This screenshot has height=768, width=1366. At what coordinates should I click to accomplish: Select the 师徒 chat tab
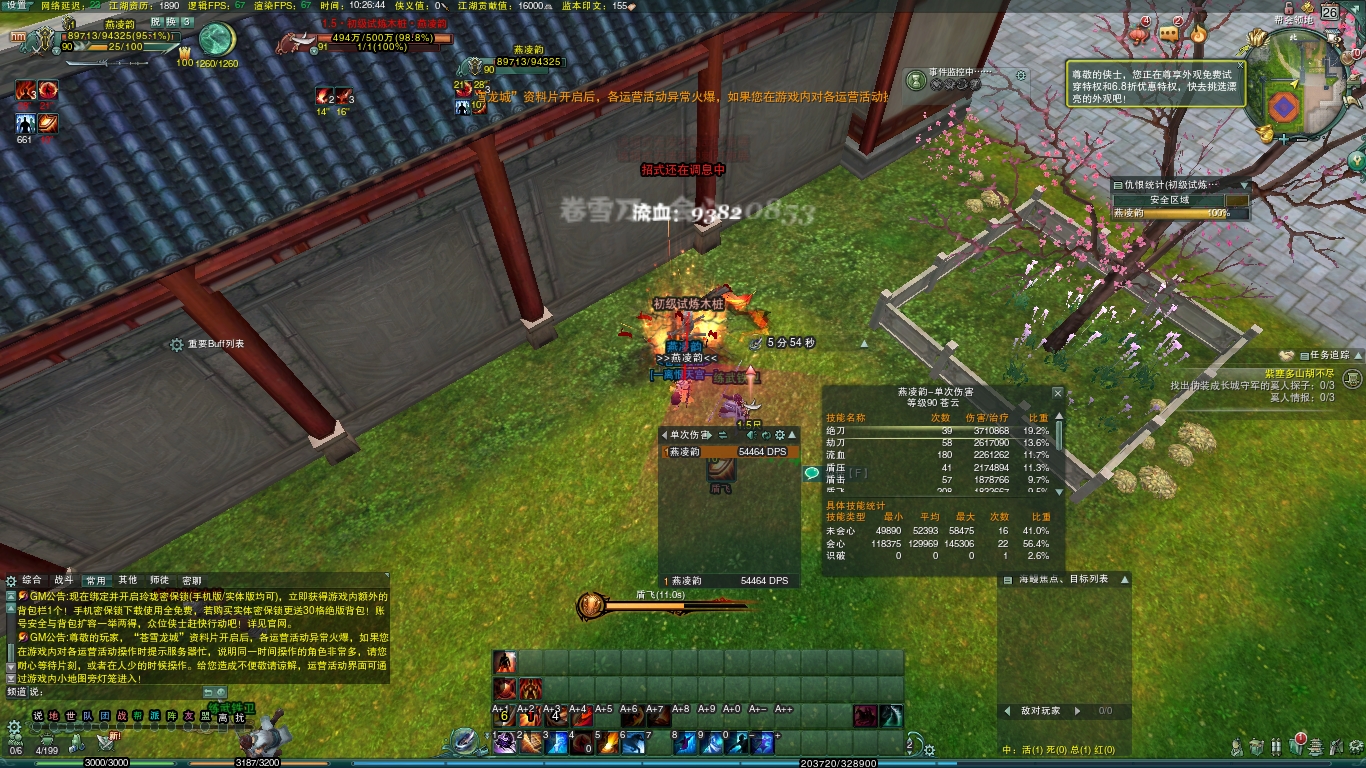[x=160, y=580]
